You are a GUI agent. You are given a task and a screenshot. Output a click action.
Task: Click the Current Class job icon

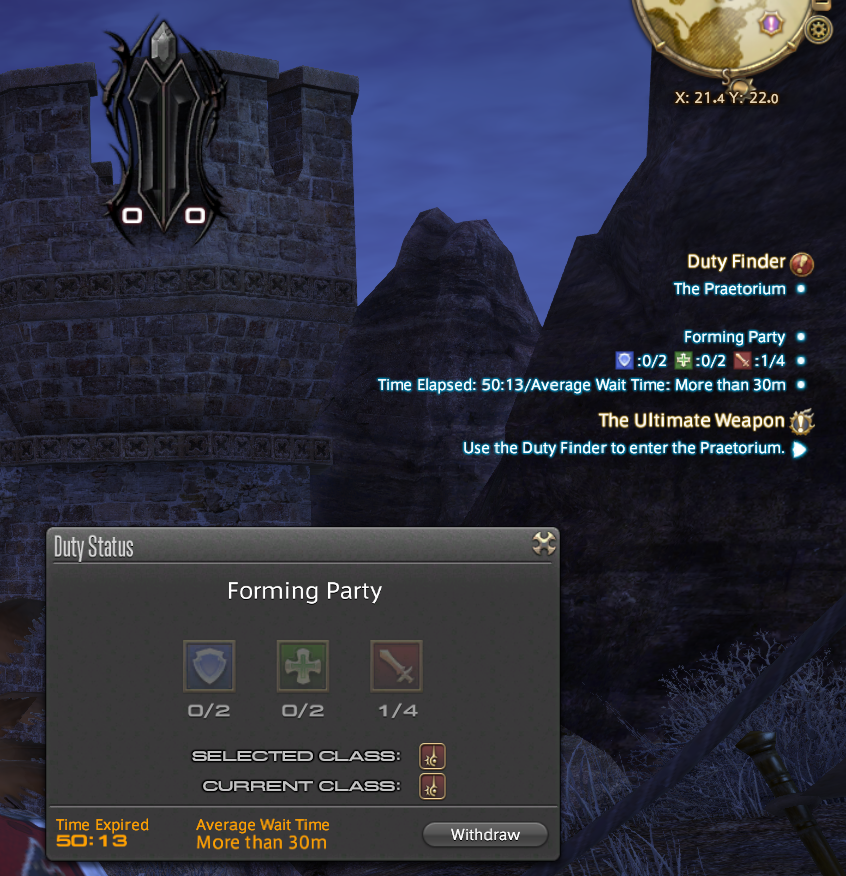click(433, 786)
